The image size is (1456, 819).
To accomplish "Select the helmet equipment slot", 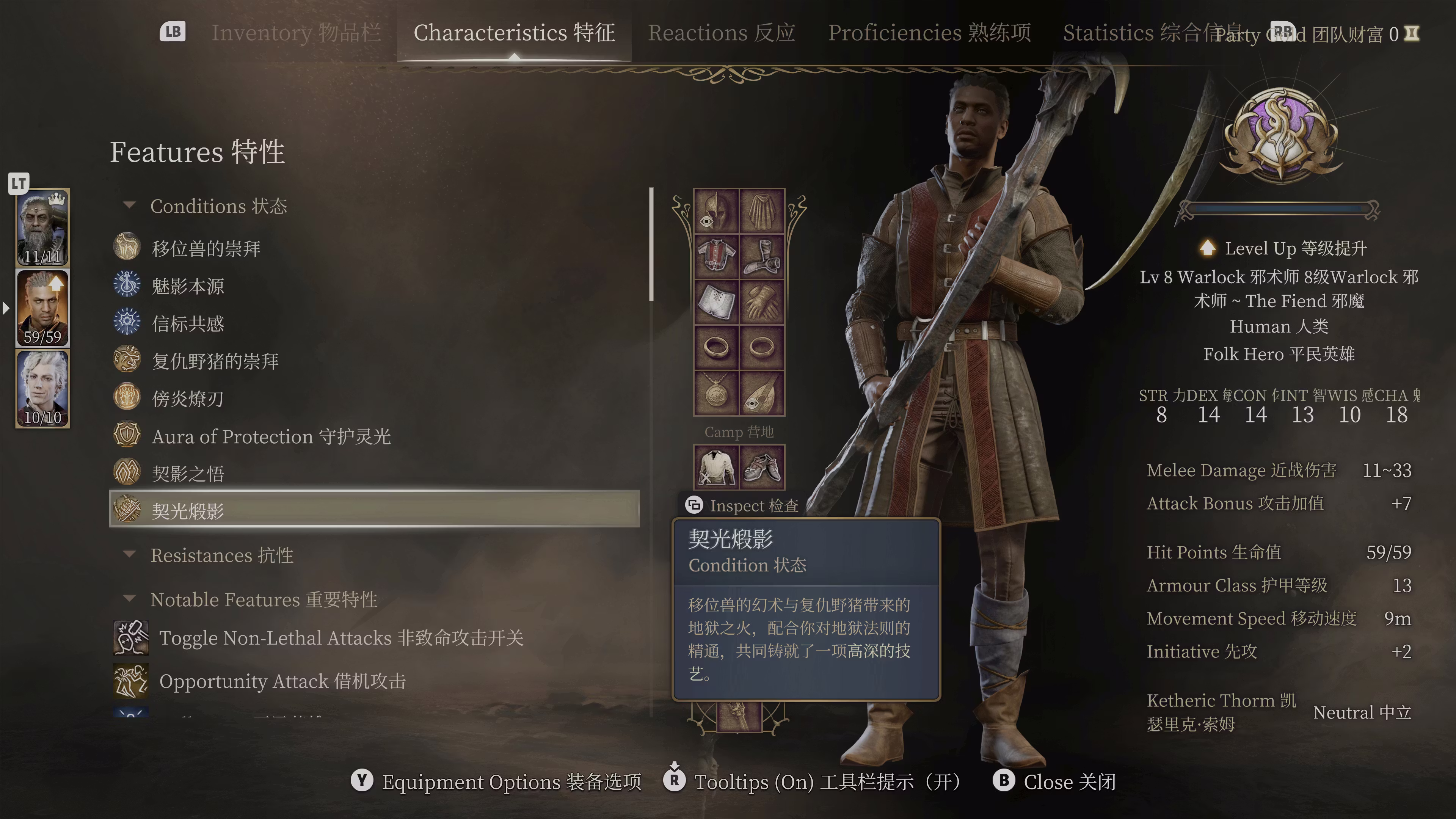I will click(x=716, y=212).
